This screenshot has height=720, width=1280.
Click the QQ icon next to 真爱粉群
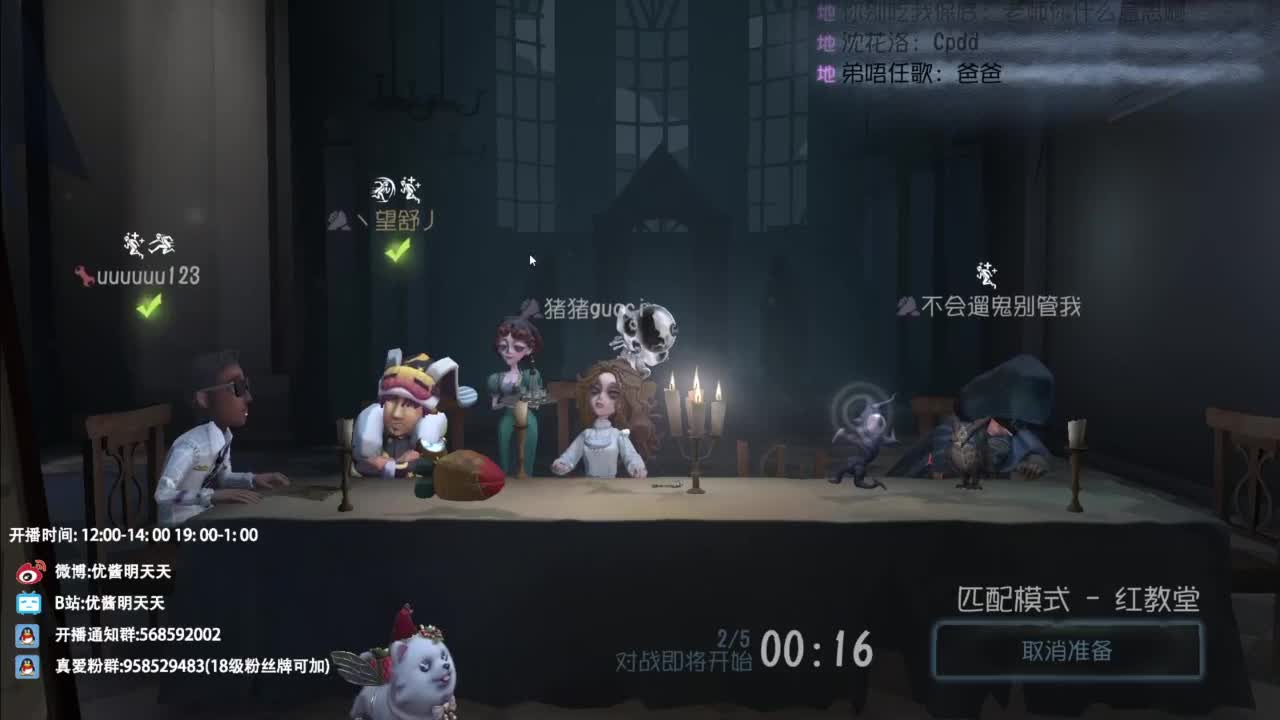click(x=28, y=666)
